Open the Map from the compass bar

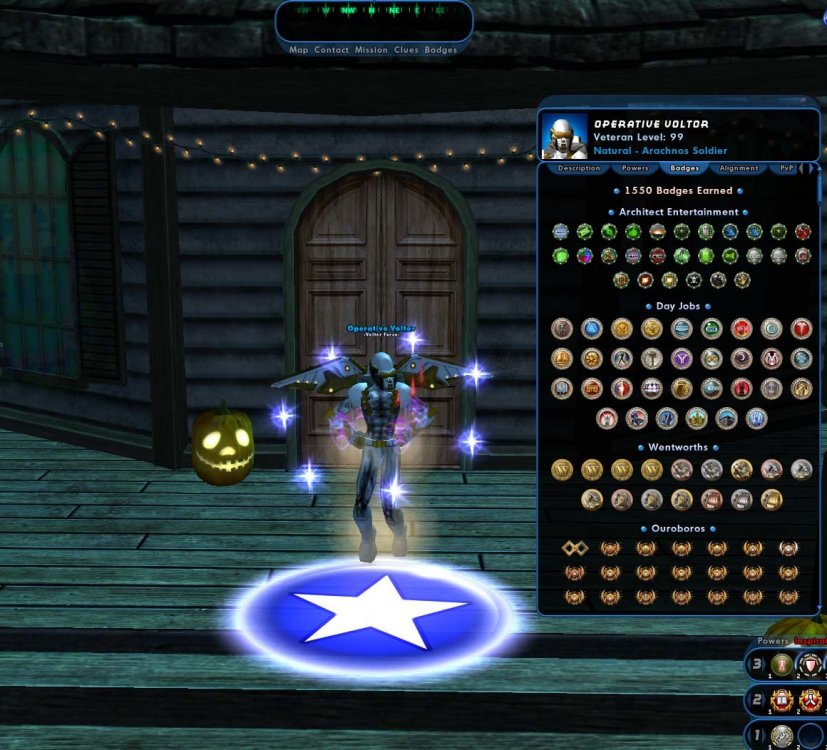coord(299,50)
